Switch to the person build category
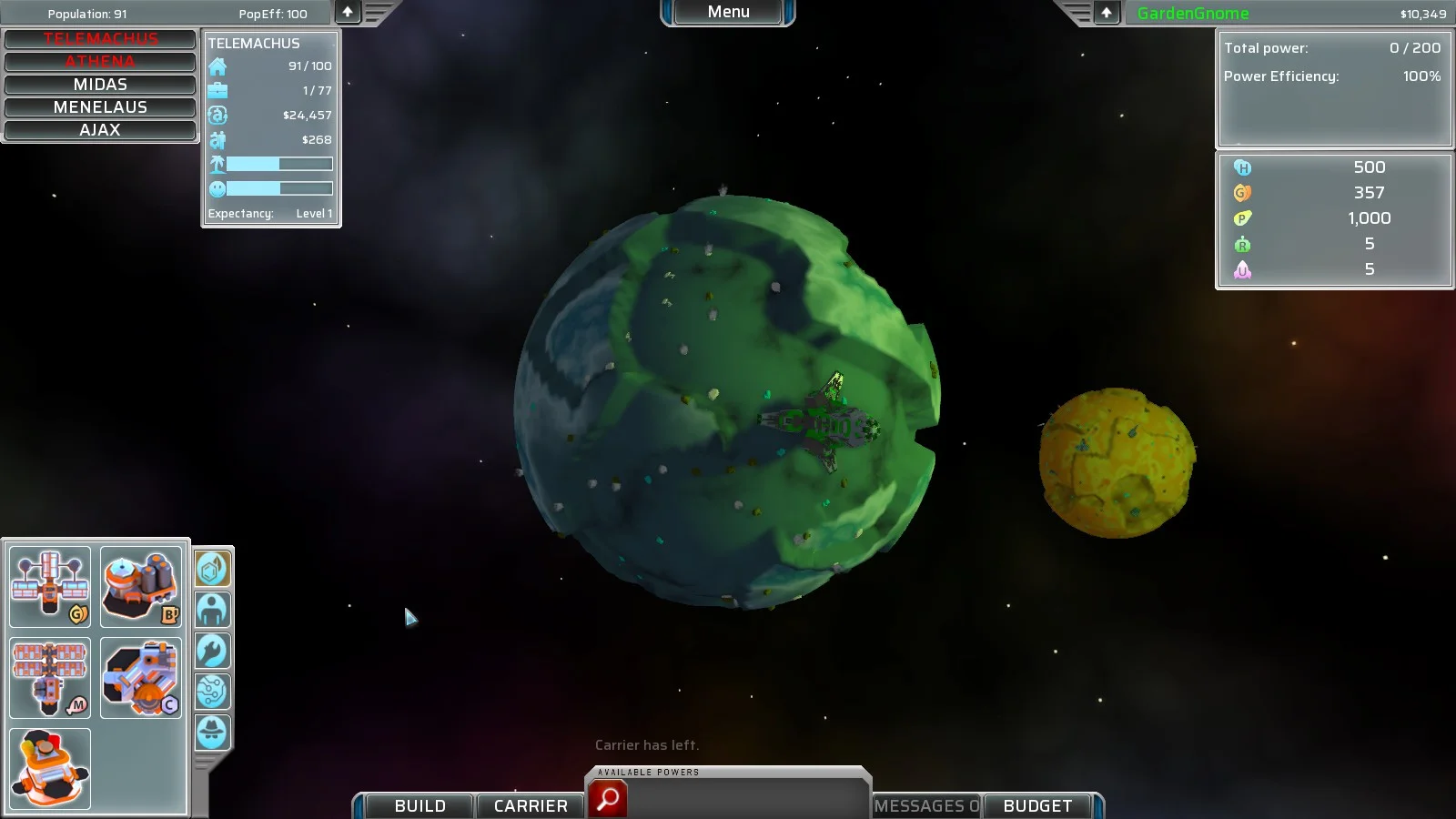 tap(213, 611)
